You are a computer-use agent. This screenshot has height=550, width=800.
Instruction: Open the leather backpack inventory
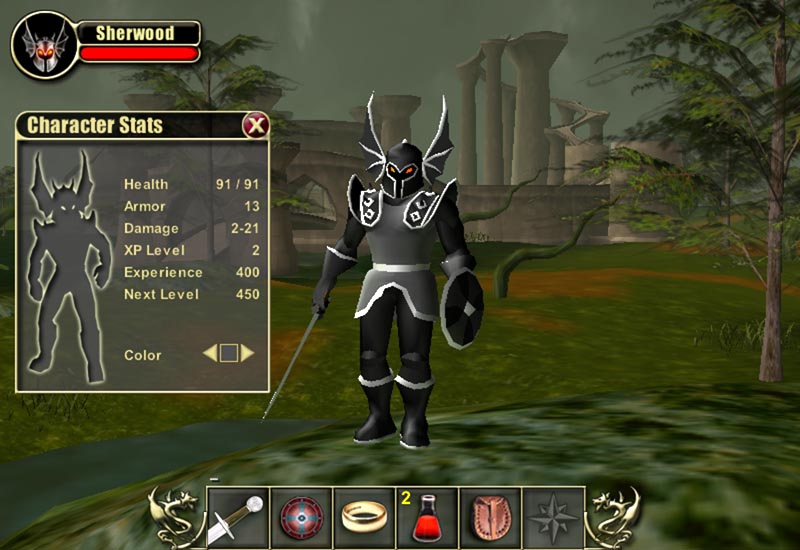pos(490,518)
